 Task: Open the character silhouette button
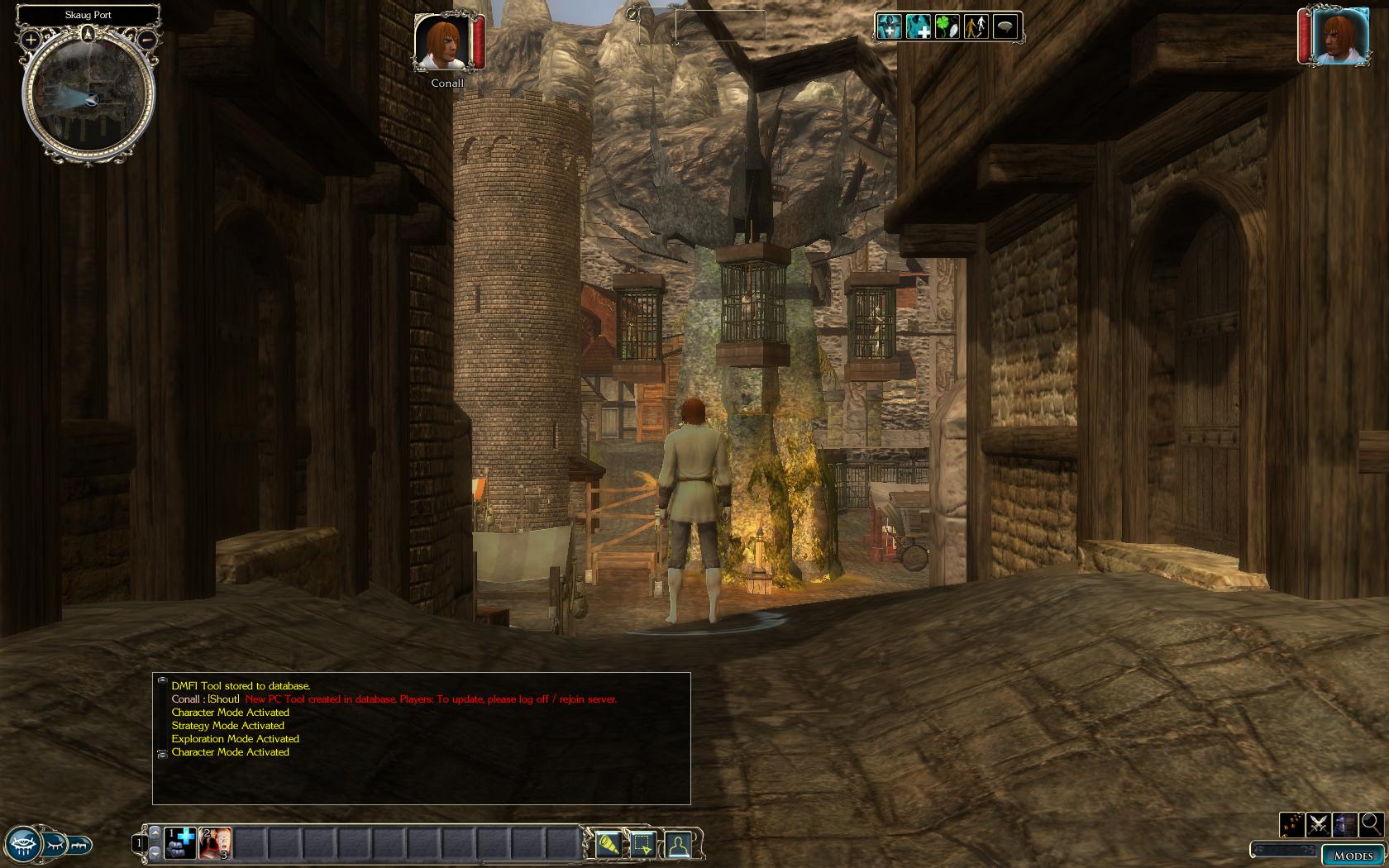click(x=678, y=844)
